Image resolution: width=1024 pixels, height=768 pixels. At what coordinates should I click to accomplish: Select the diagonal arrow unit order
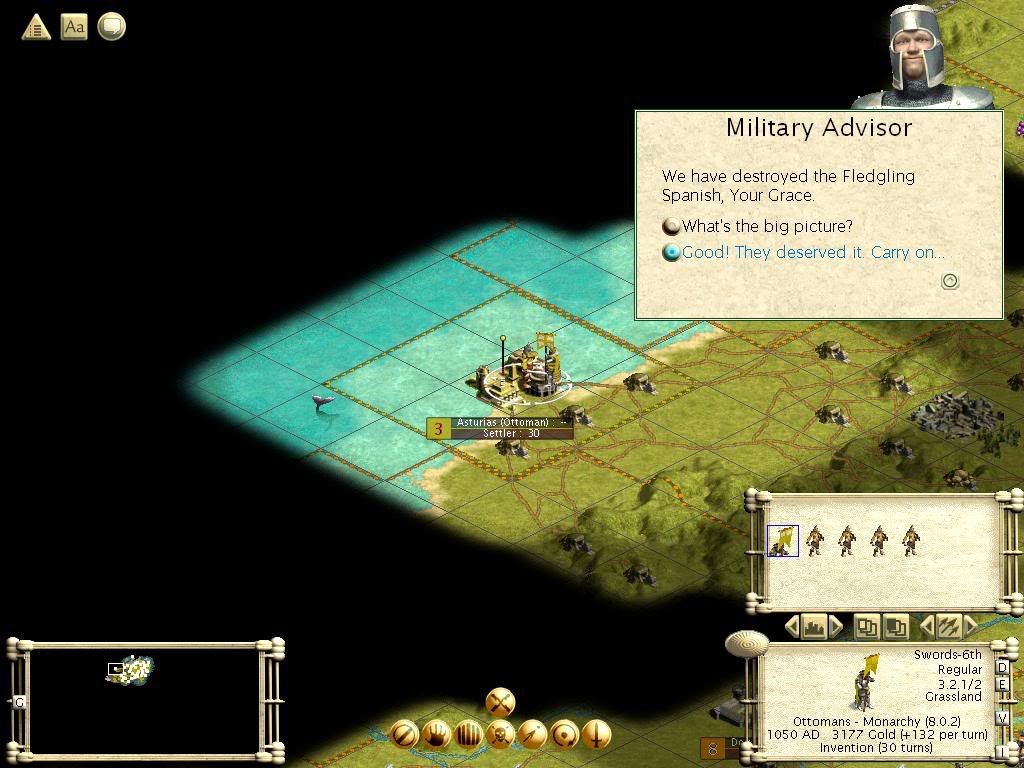point(532,735)
